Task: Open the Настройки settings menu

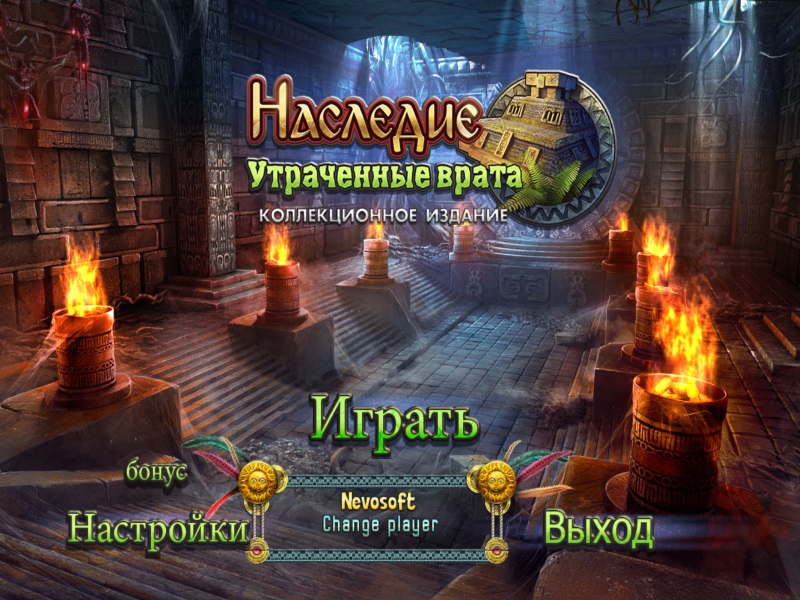Action: click(x=157, y=528)
